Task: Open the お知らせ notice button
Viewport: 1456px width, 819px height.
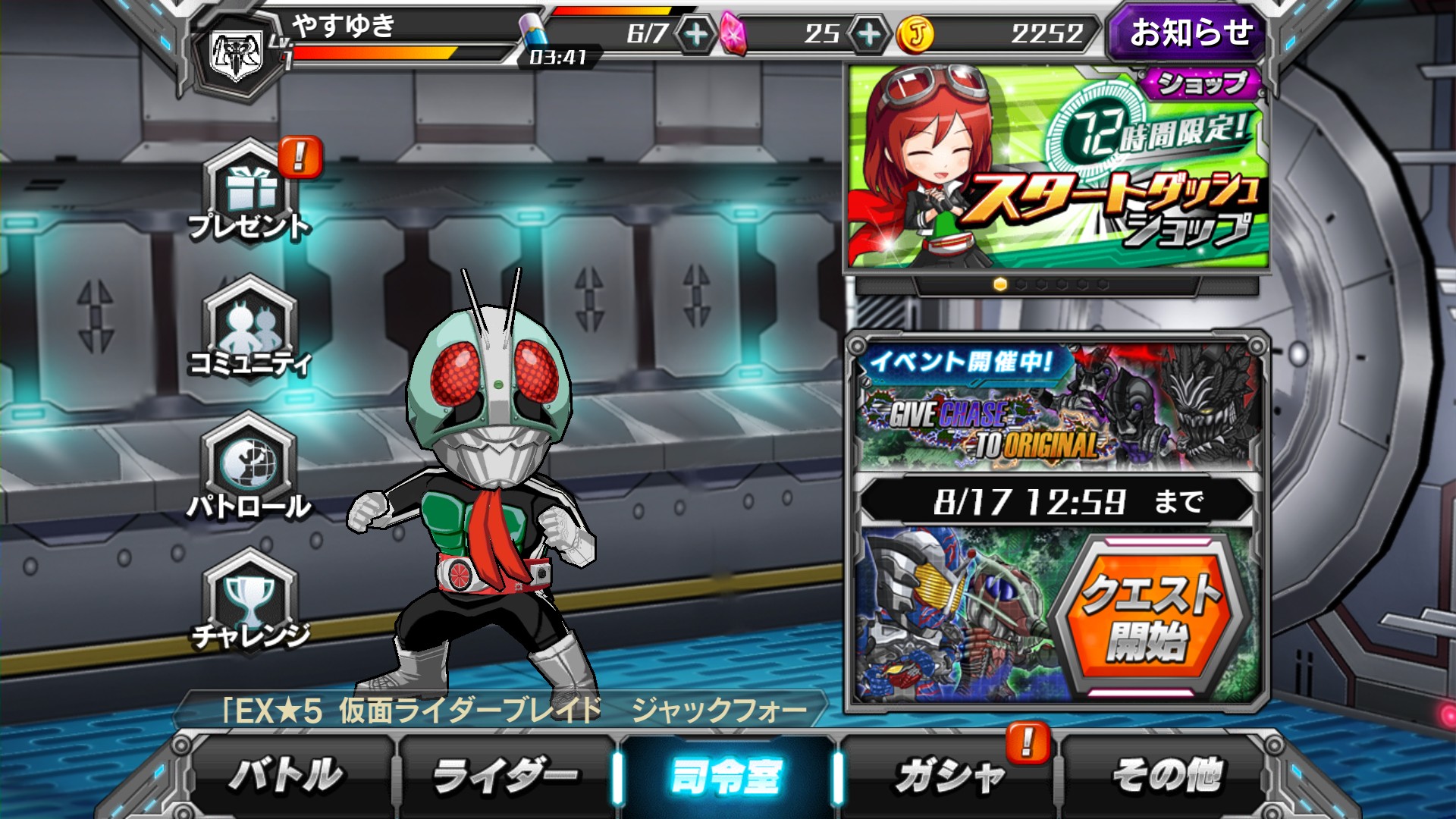Action: 1188,33
